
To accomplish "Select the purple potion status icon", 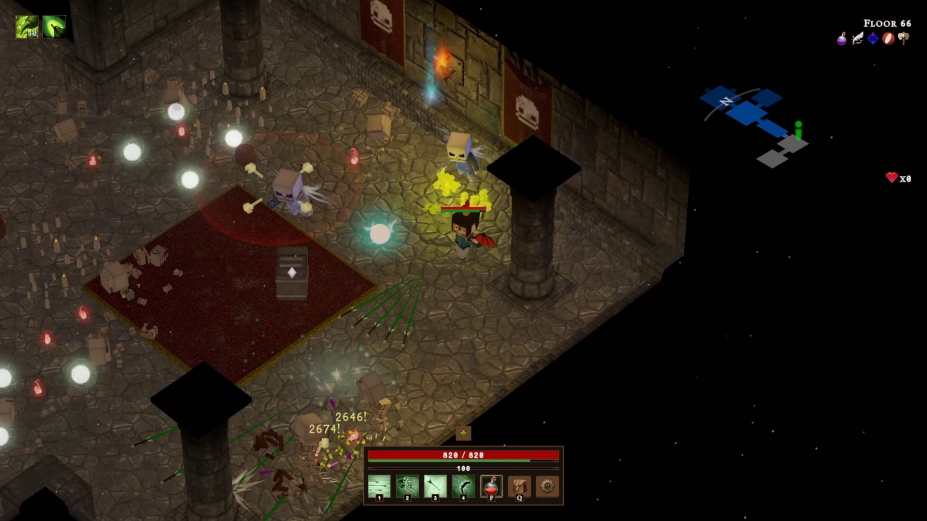I will (842, 39).
